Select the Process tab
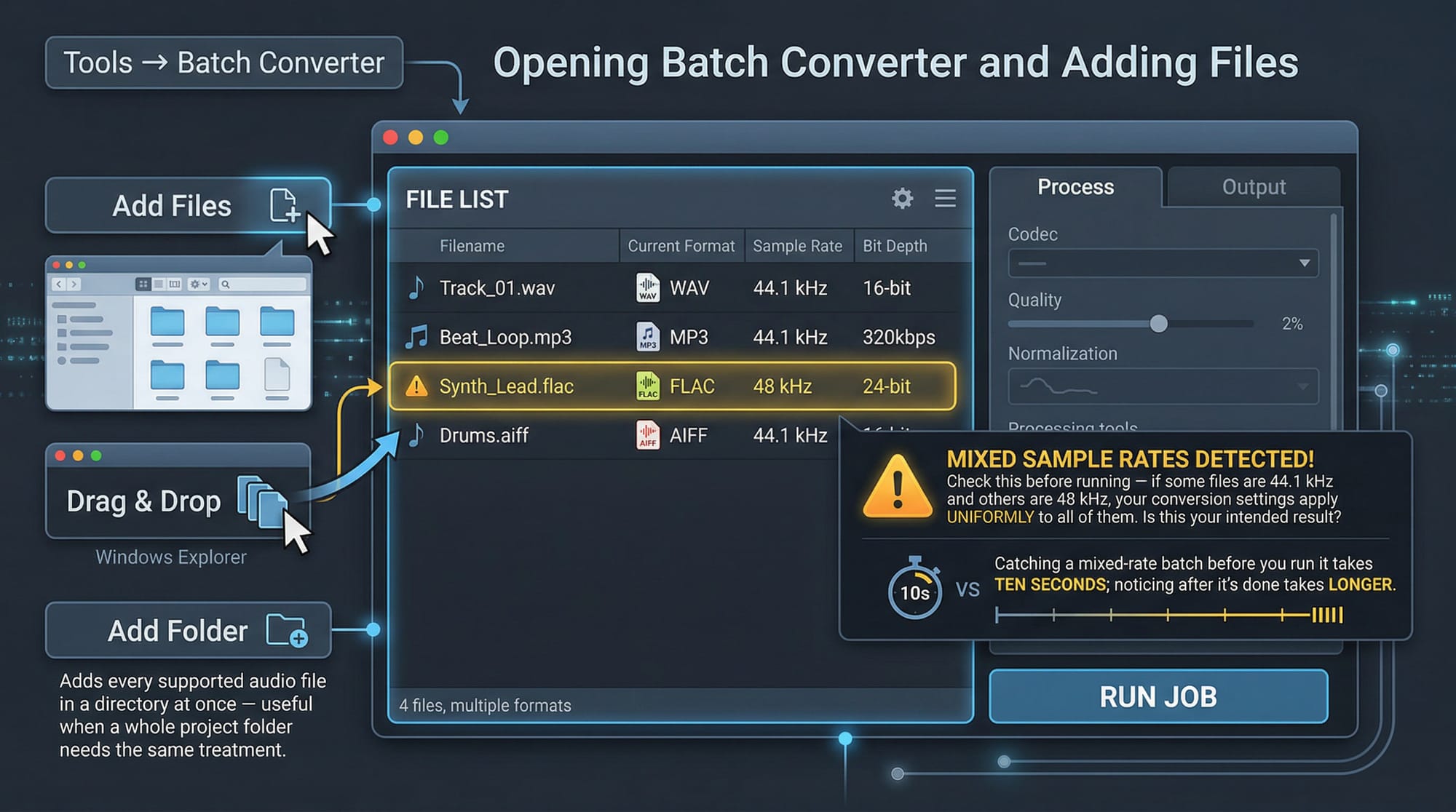Viewport: 1456px width, 812px height. 1075,188
